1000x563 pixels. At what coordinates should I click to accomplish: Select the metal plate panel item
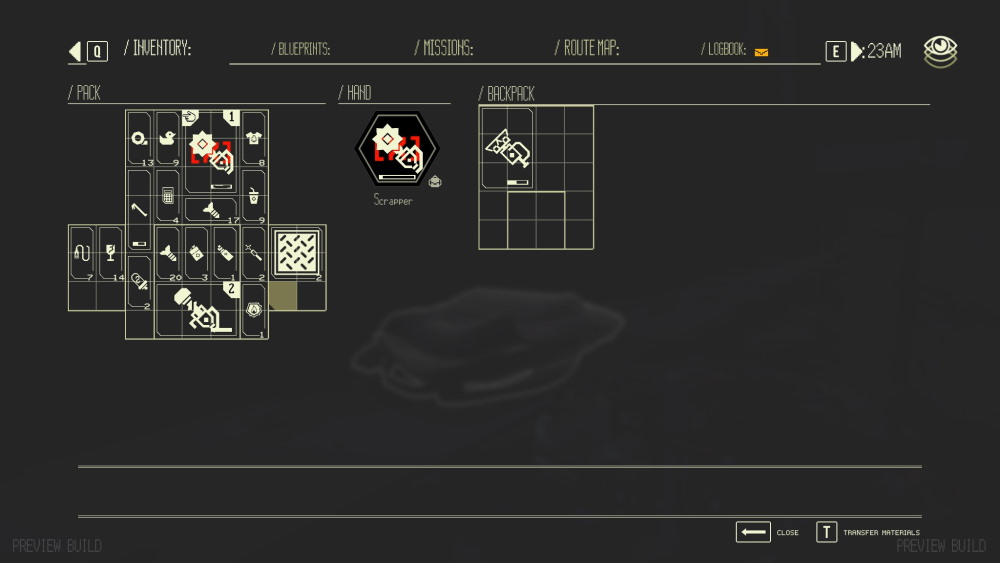coord(297,254)
